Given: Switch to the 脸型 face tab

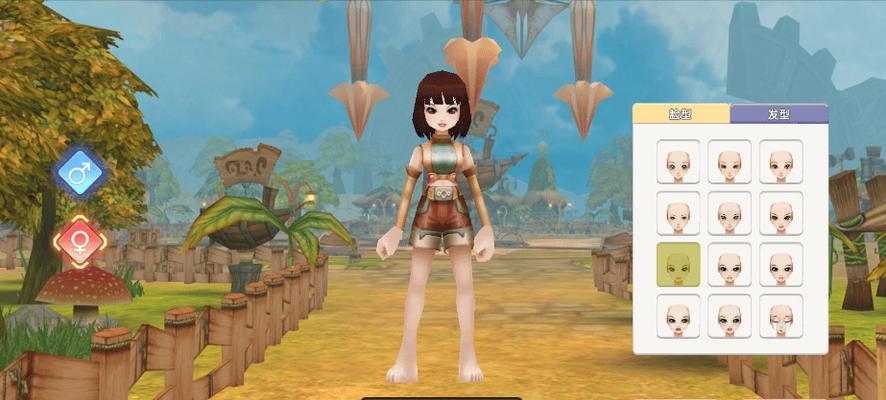Looking at the screenshot, I should (x=681, y=115).
